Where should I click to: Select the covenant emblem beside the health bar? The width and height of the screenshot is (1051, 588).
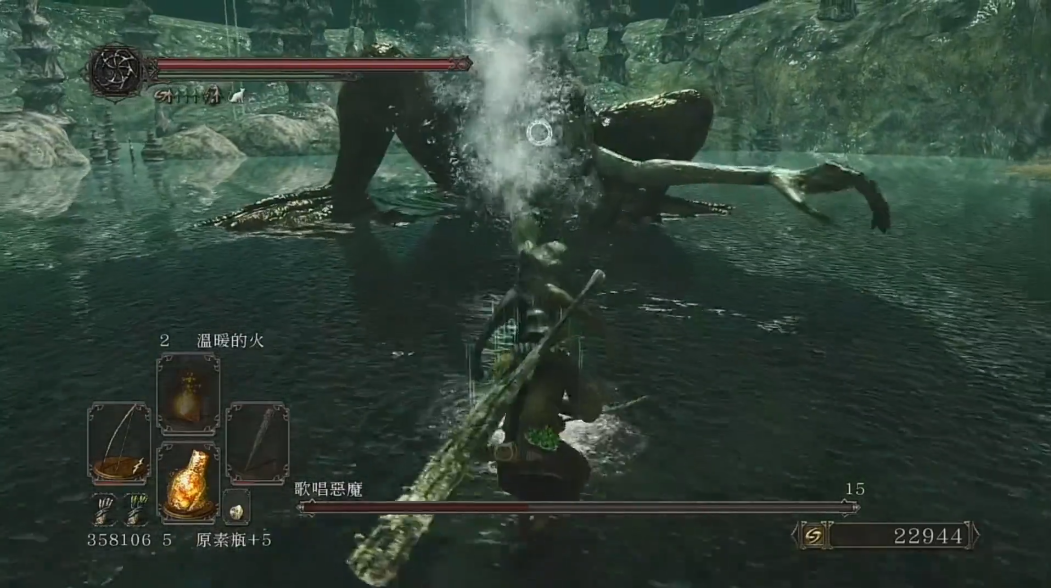(x=114, y=71)
